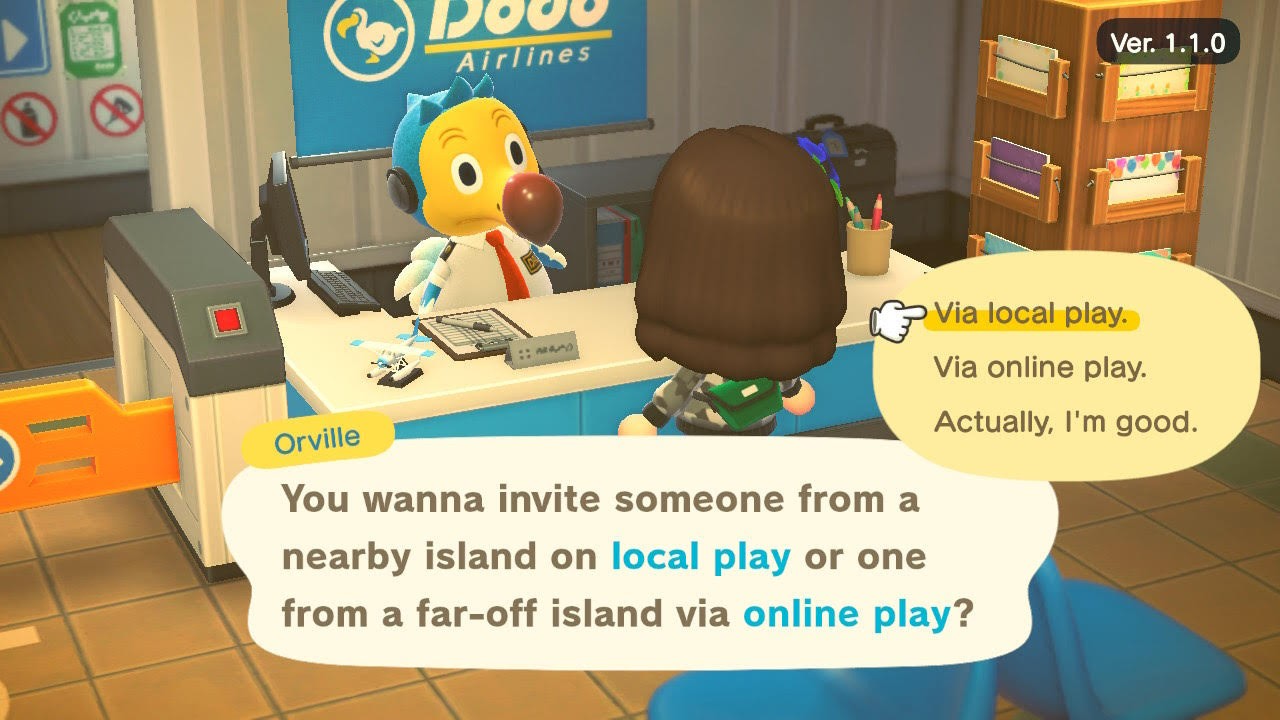This screenshot has width=1280, height=720.
Task: Click the left no-smoking prohibition sign
Action: 30,115
